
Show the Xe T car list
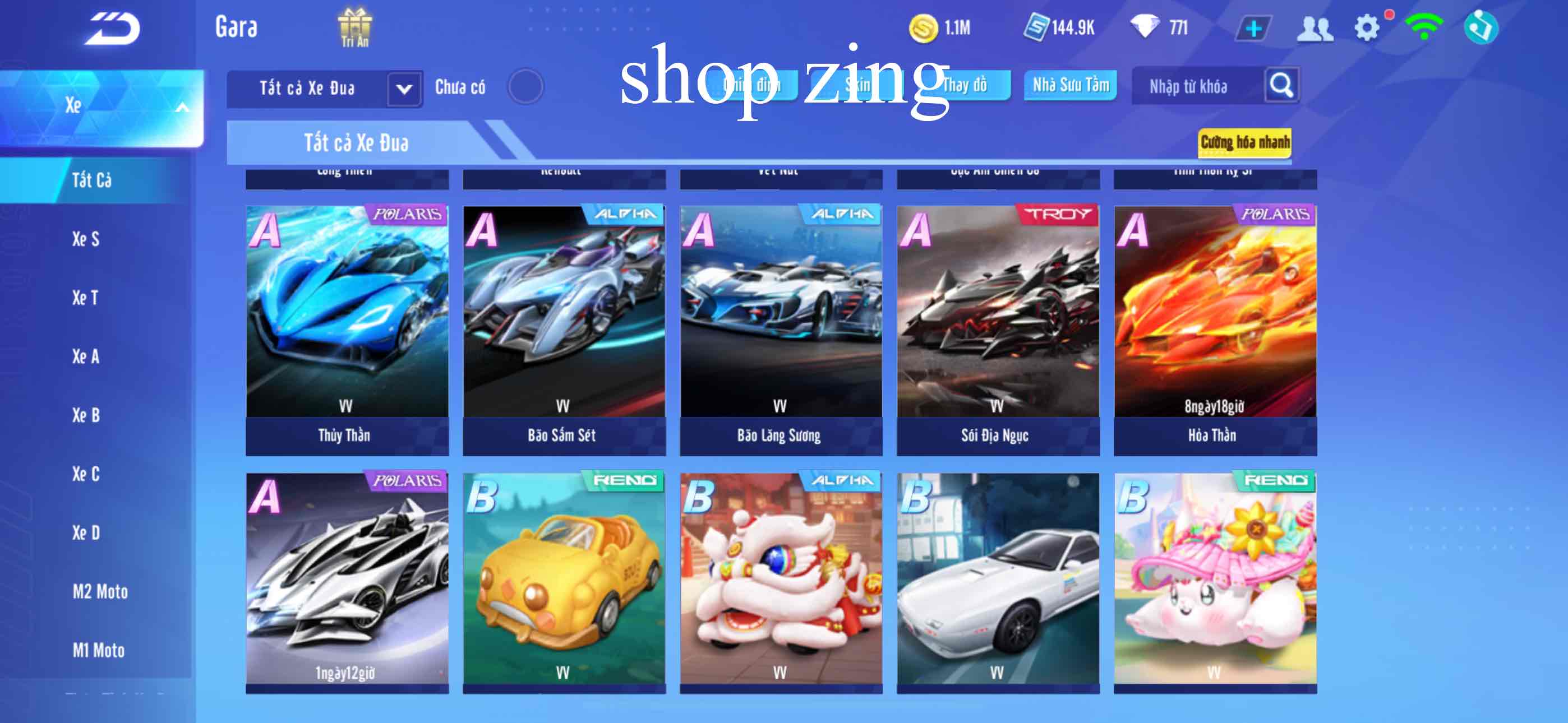(85, 298)
